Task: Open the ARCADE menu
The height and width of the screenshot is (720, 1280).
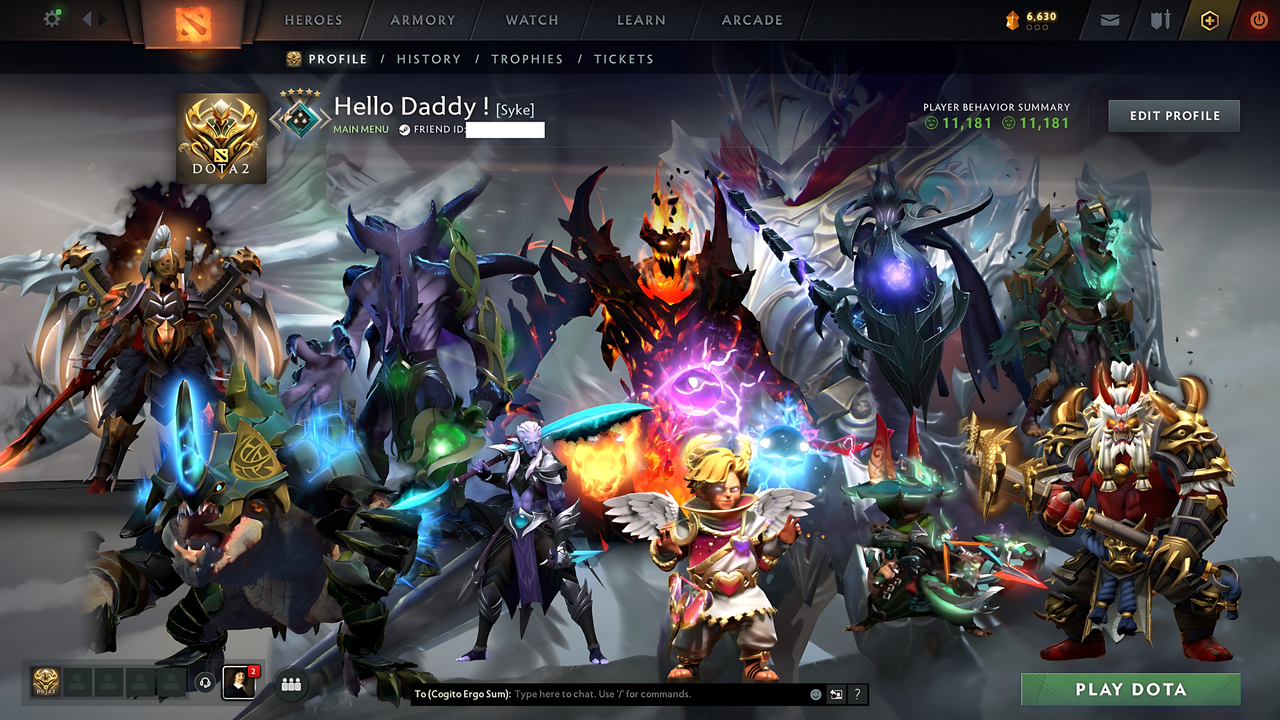Action: (x=751, y=20)
